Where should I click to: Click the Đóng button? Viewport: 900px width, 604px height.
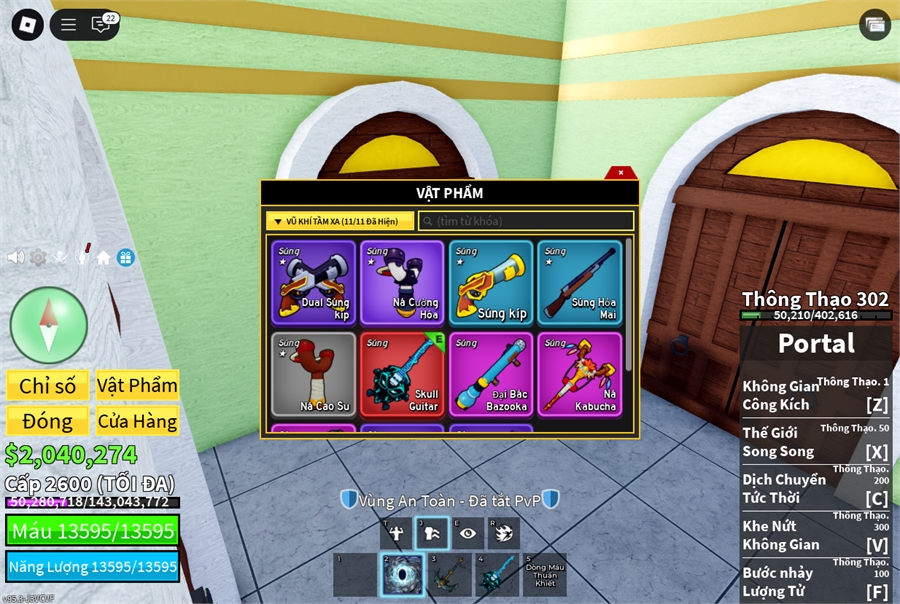pyautogui.click(x=47, y=421)
